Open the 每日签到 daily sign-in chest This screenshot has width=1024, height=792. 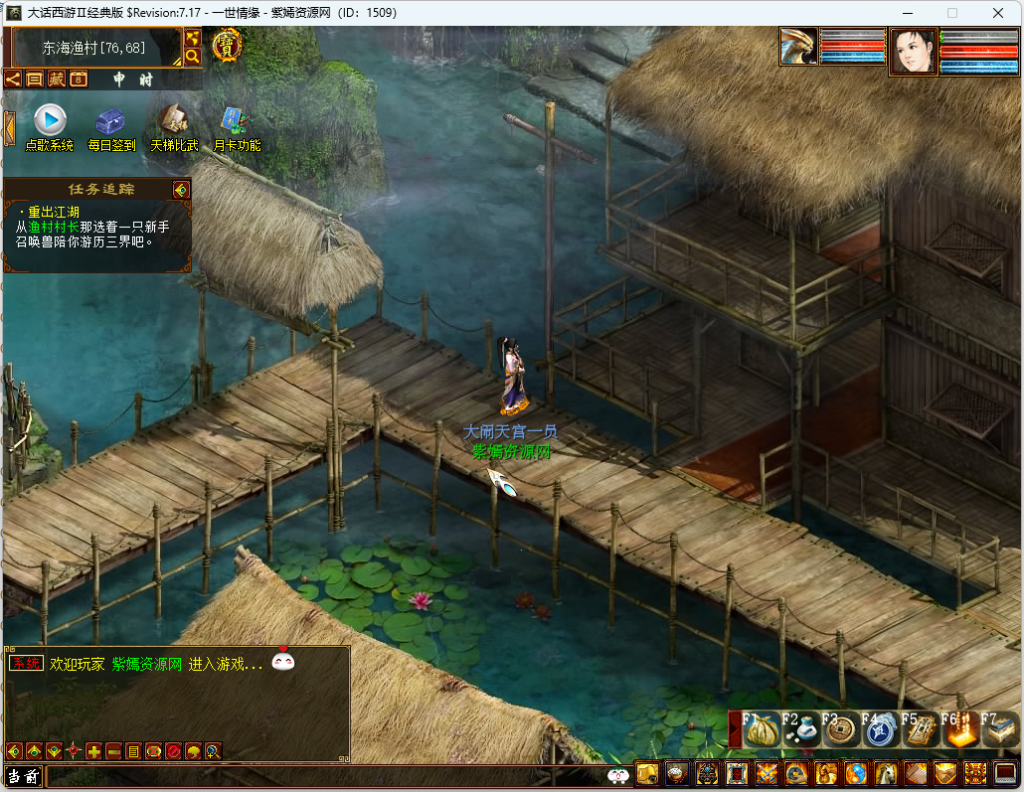pyautogui.click(x=110, y=121)
